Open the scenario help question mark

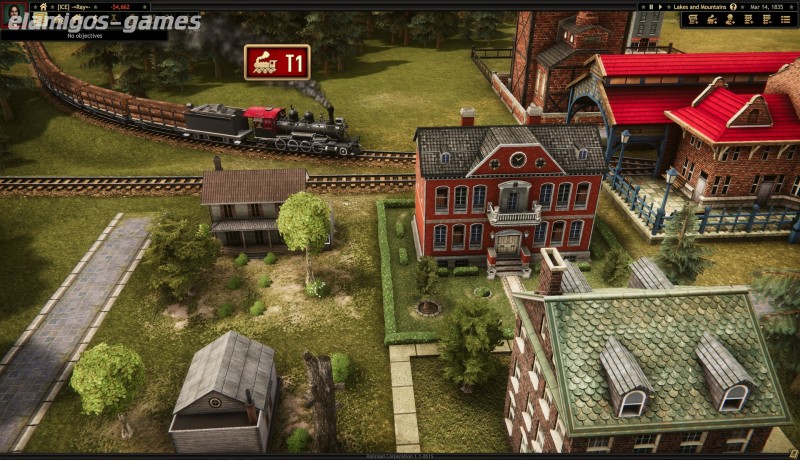point(733,6)
